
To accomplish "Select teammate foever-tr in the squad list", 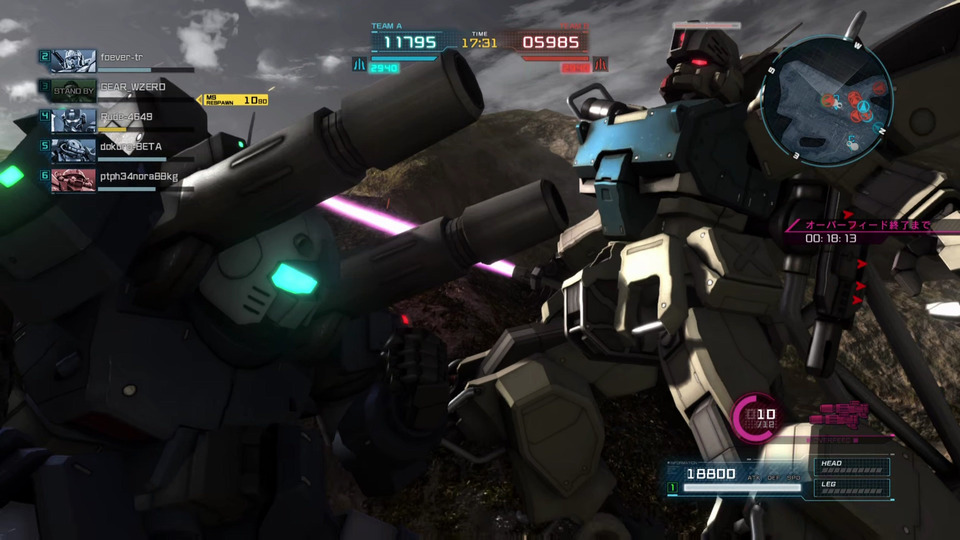I will tap(120, 57).
